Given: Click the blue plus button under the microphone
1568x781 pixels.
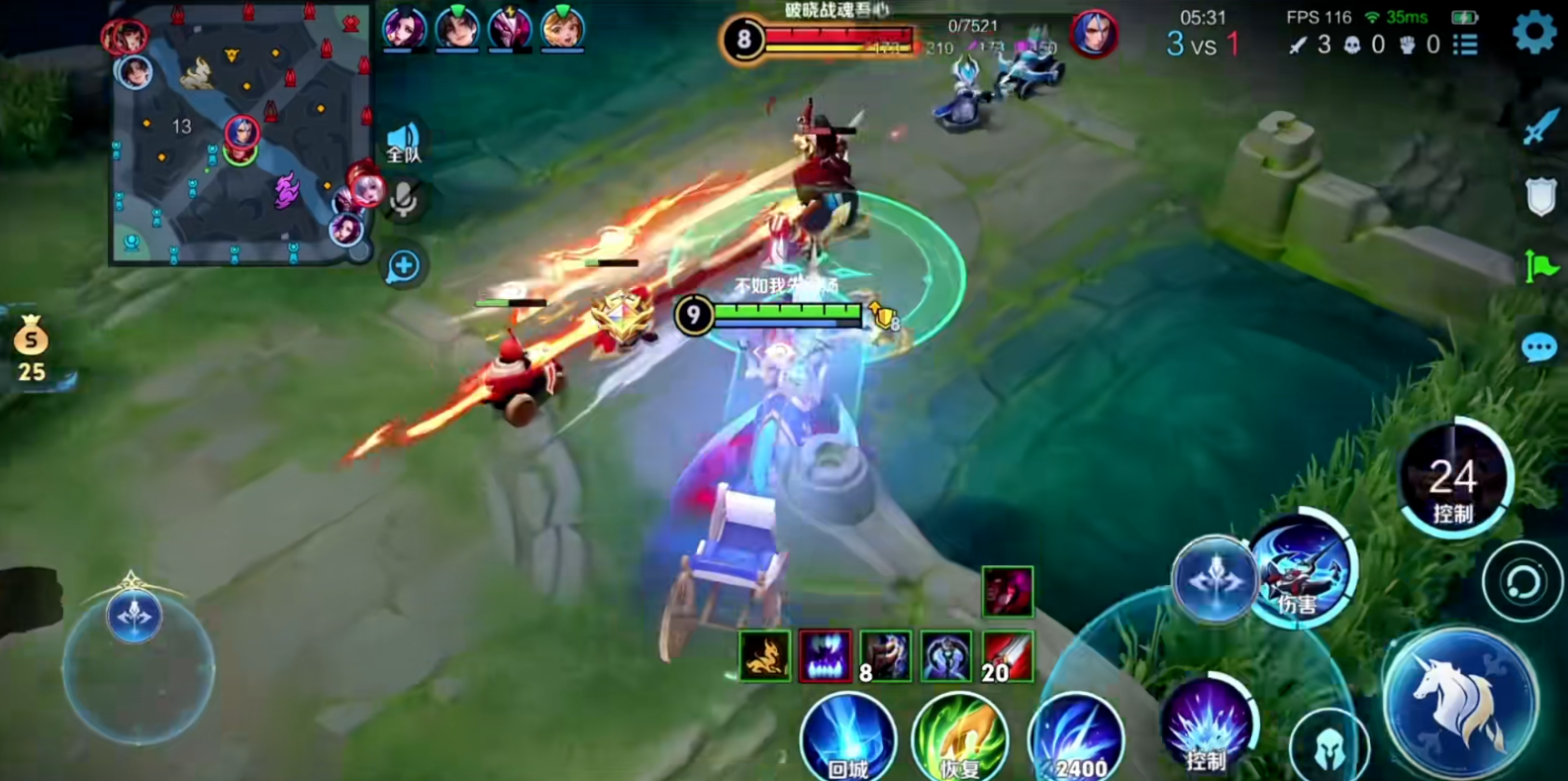Looking at the screenshot, I should (403, 266).
